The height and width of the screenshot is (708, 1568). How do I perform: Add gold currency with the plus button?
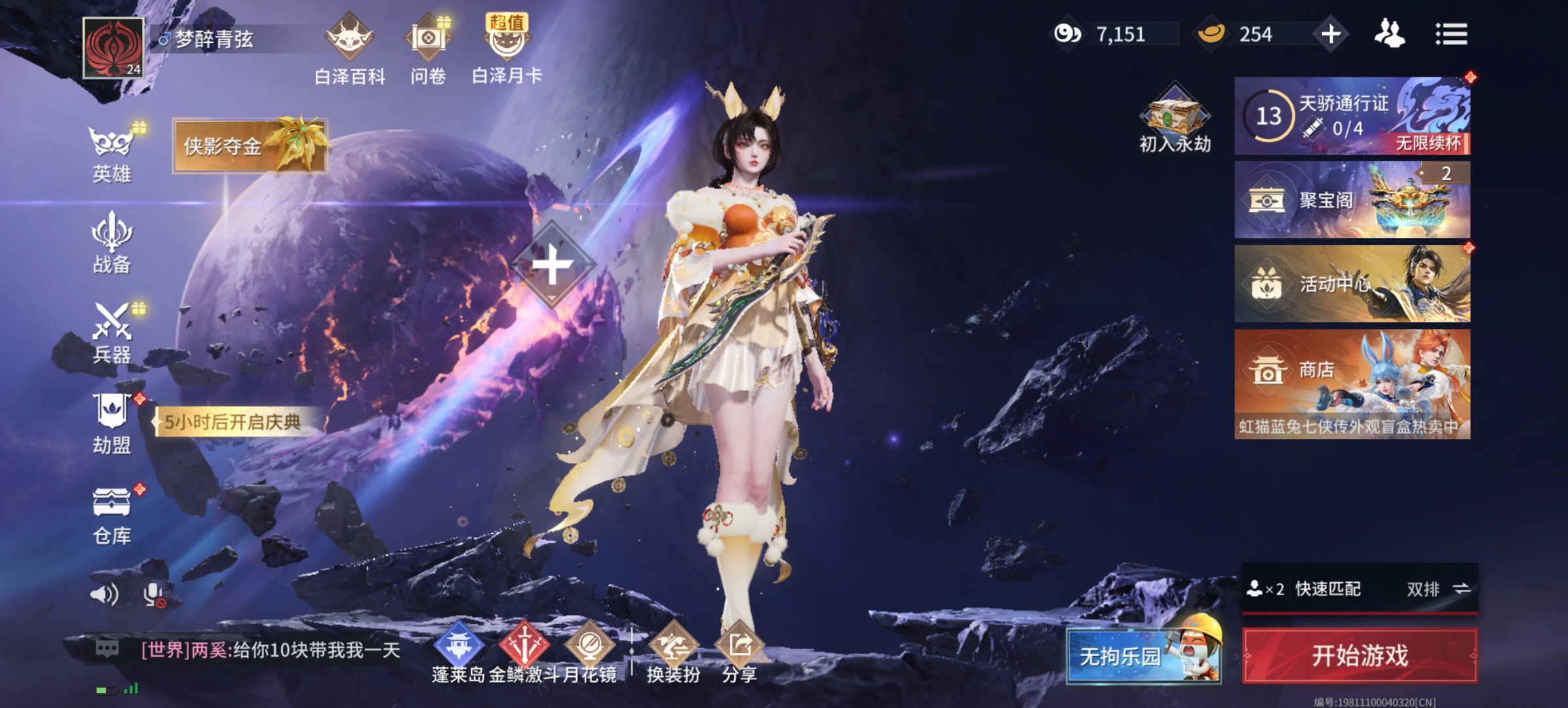tap(1331, 34)
